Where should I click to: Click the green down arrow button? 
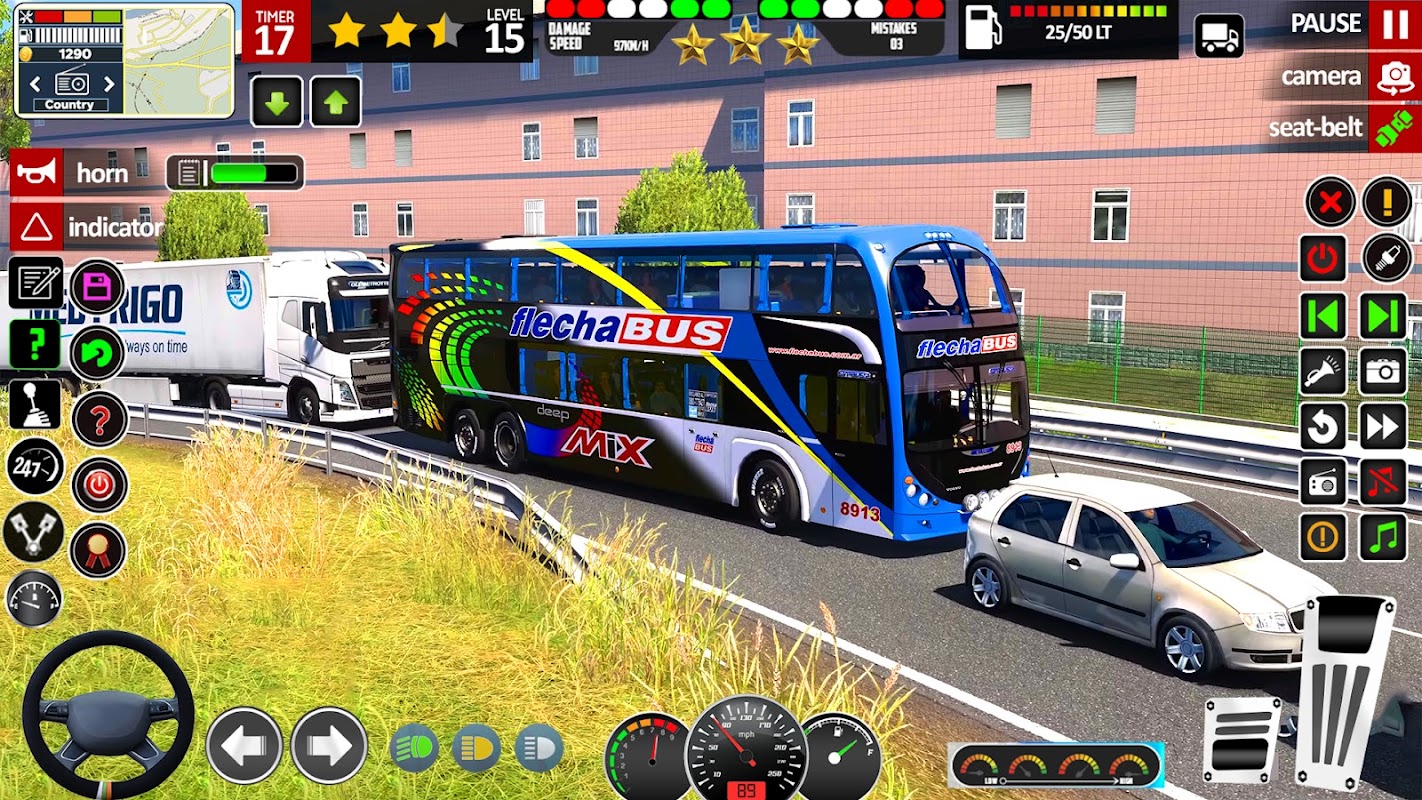(x=276, y=102)
